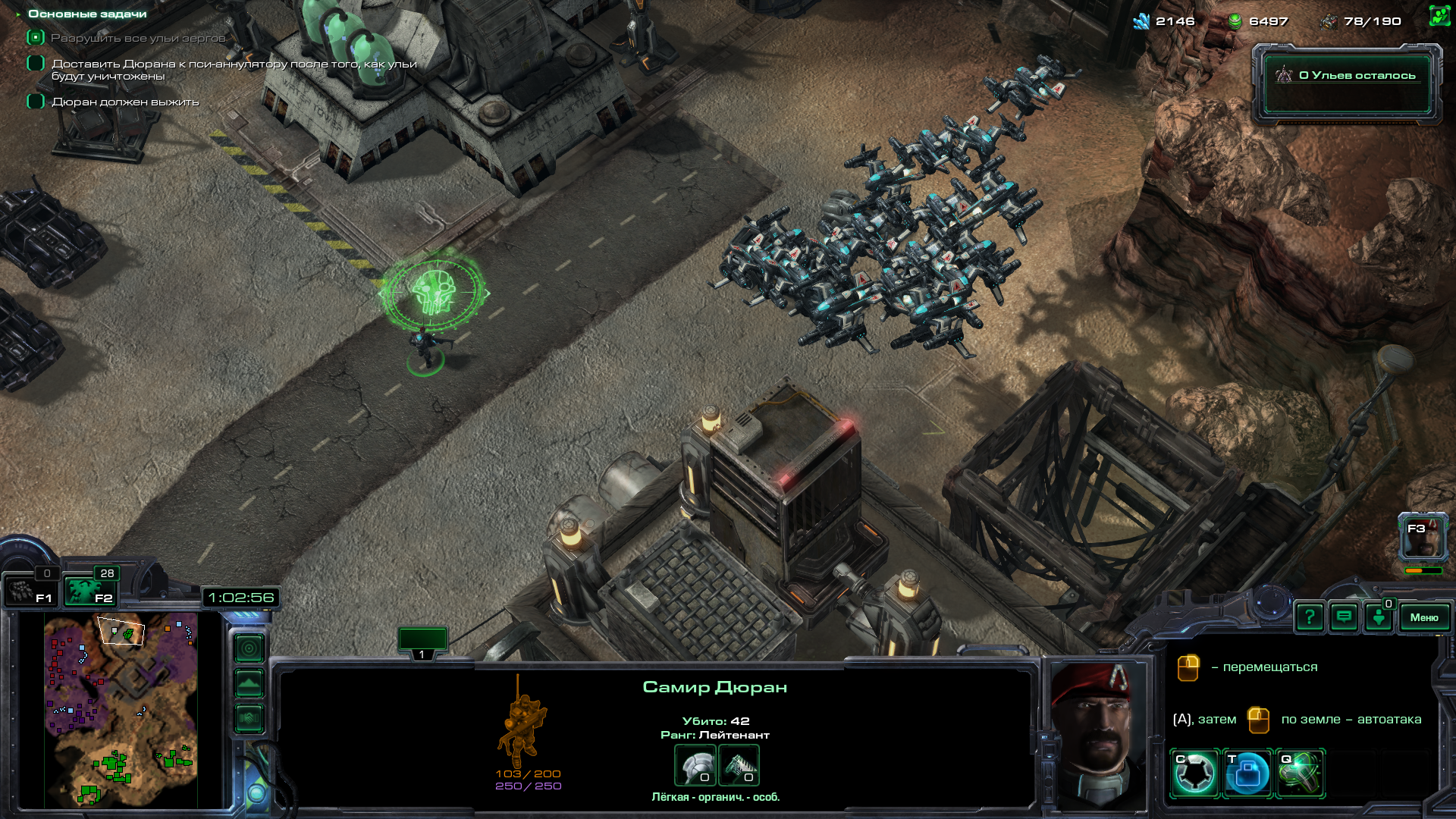Open the help question mark button
The image size is (1456, 819).
(x=1310, y=617)
